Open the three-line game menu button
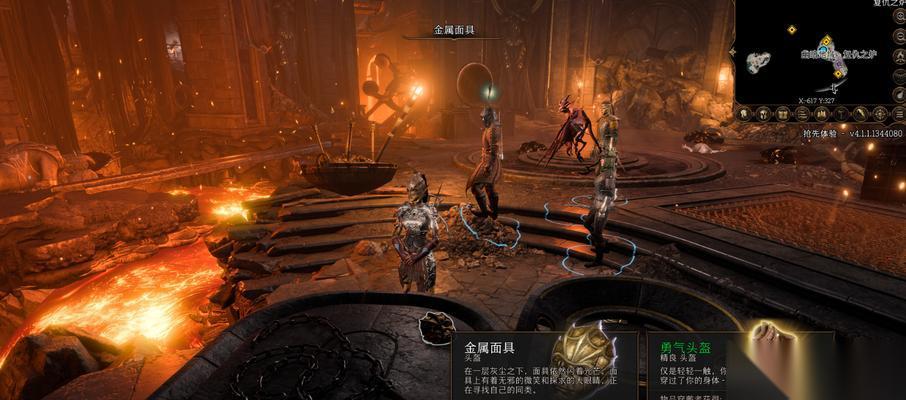The image size is (906, 400). (x=900, y=114)
